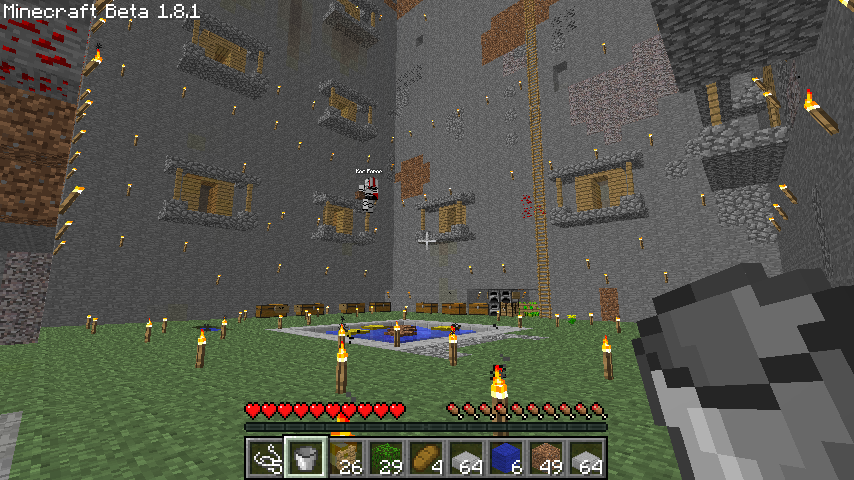Select the empty bucket hotbar slot
Screen dimensions: 854x480
point(305,458)
